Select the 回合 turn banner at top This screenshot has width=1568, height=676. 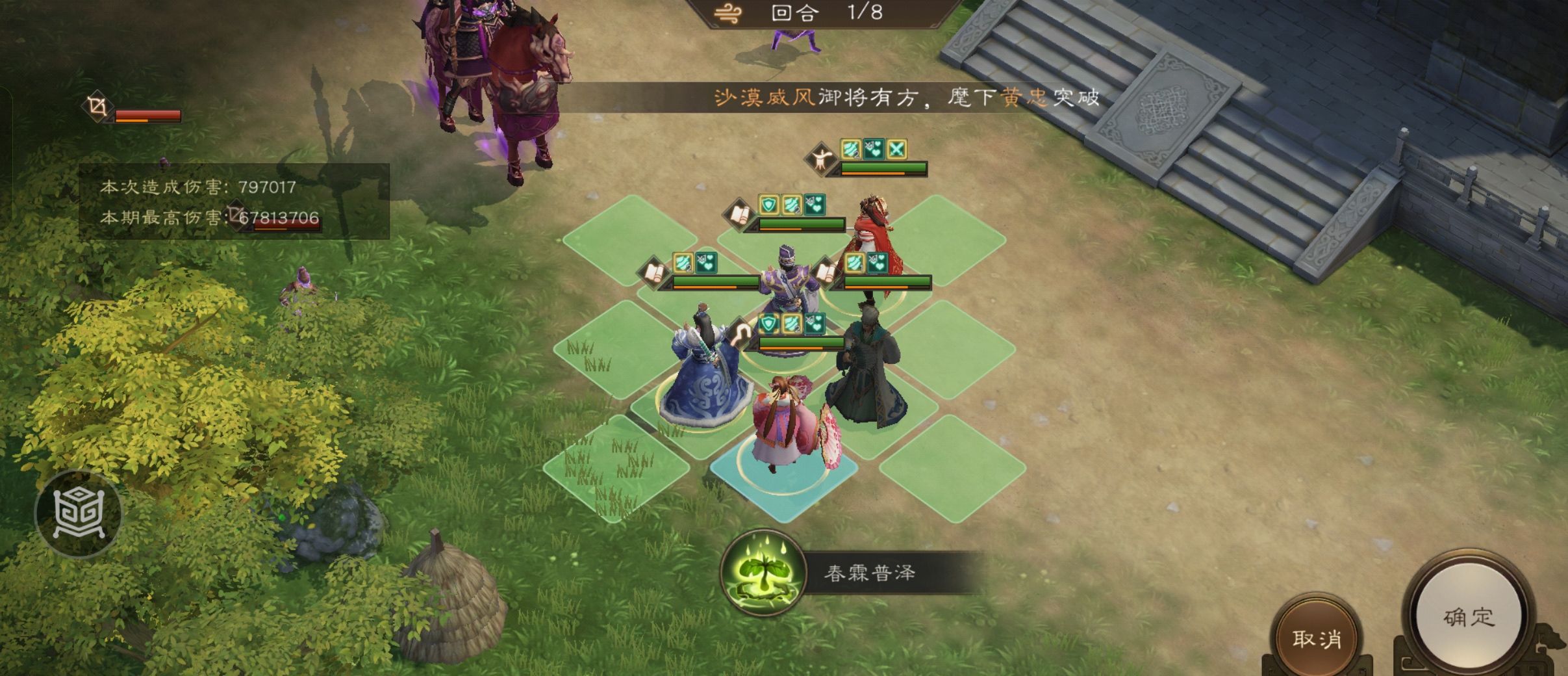(796, 13)
